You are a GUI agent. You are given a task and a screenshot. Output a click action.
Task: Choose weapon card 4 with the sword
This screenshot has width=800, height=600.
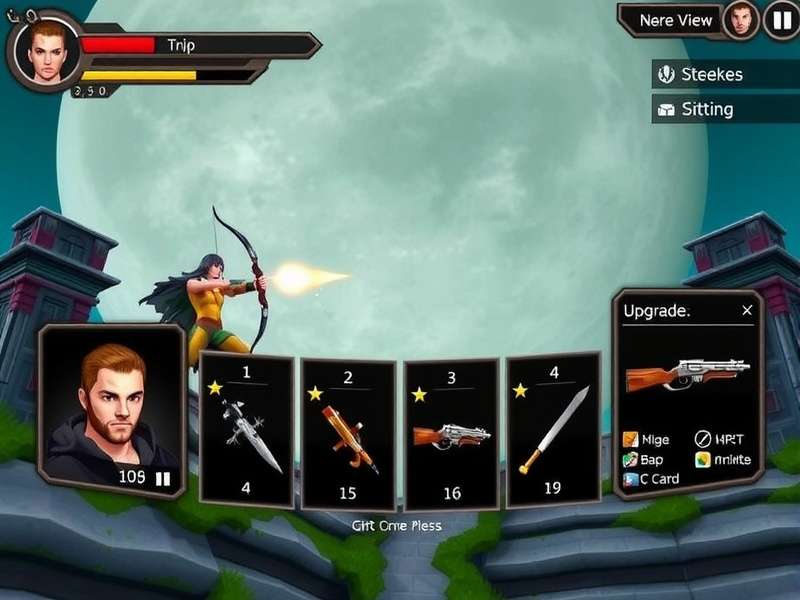(553, 430)
